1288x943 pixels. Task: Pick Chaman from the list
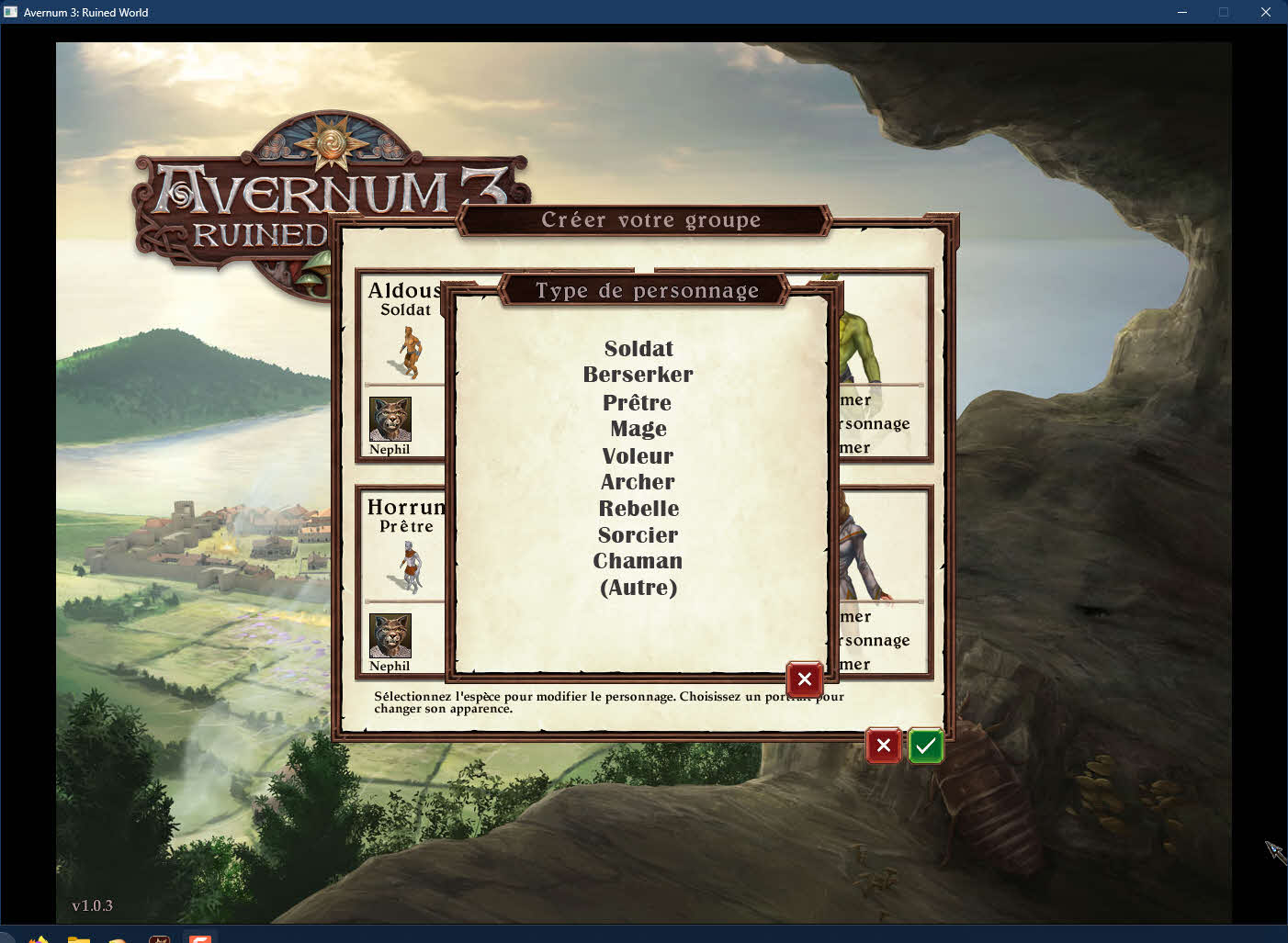[638, 561]
